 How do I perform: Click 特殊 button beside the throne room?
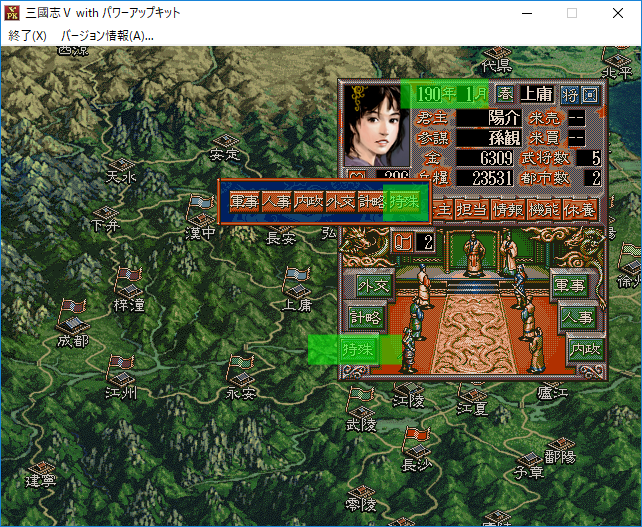(x=357, y=349)
